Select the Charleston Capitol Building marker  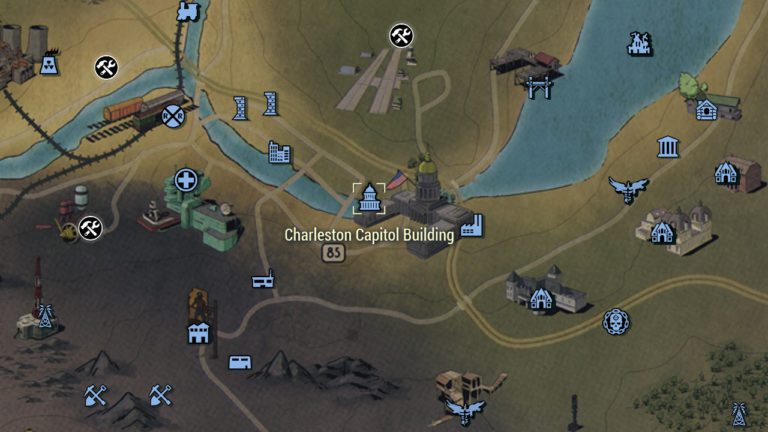pyautogui.click(x=369, y=198)
